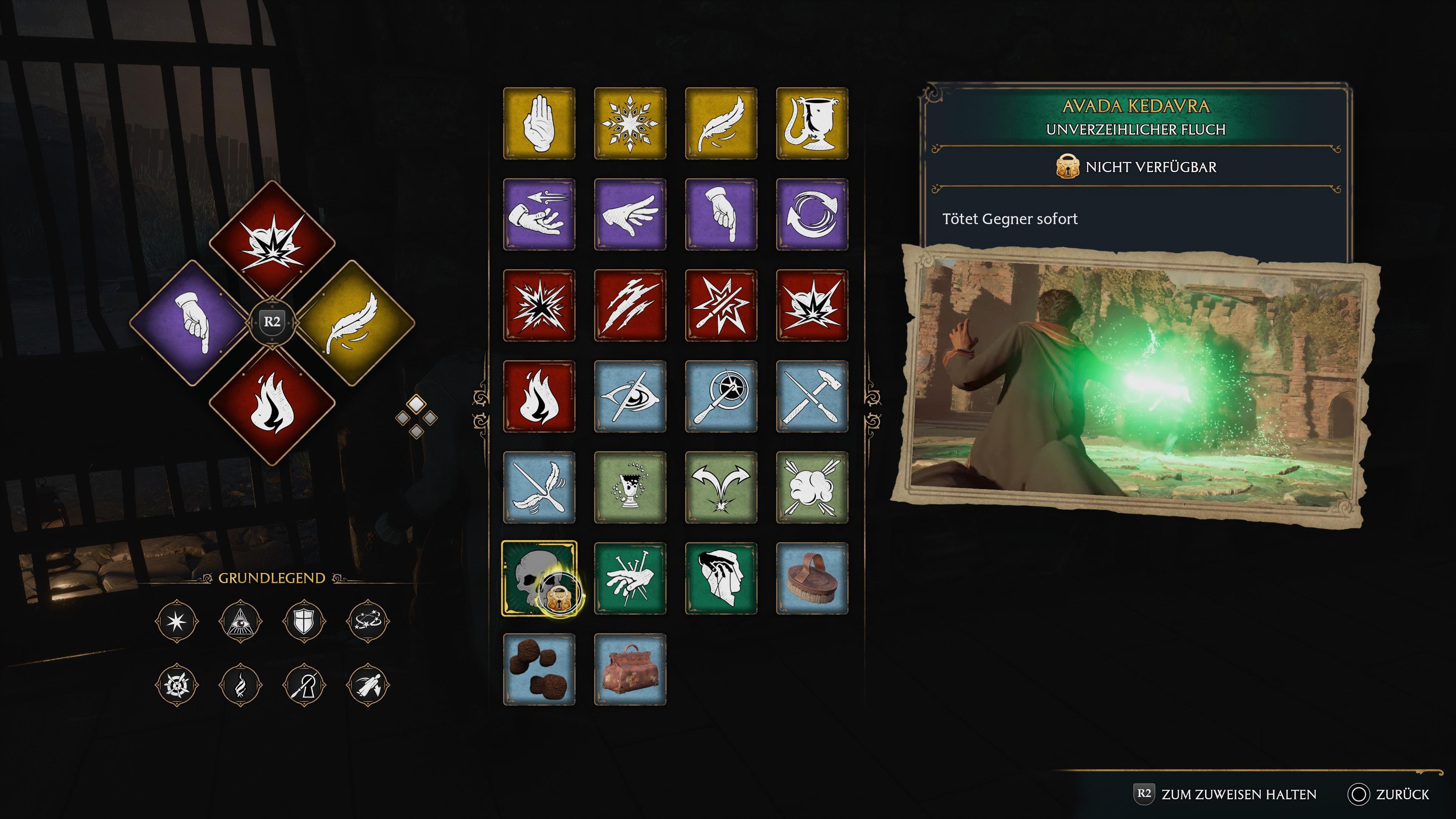Click the Avada Kedavra preview image
The width and height of the screenshot is (1456, 819).
(1136, 384)
